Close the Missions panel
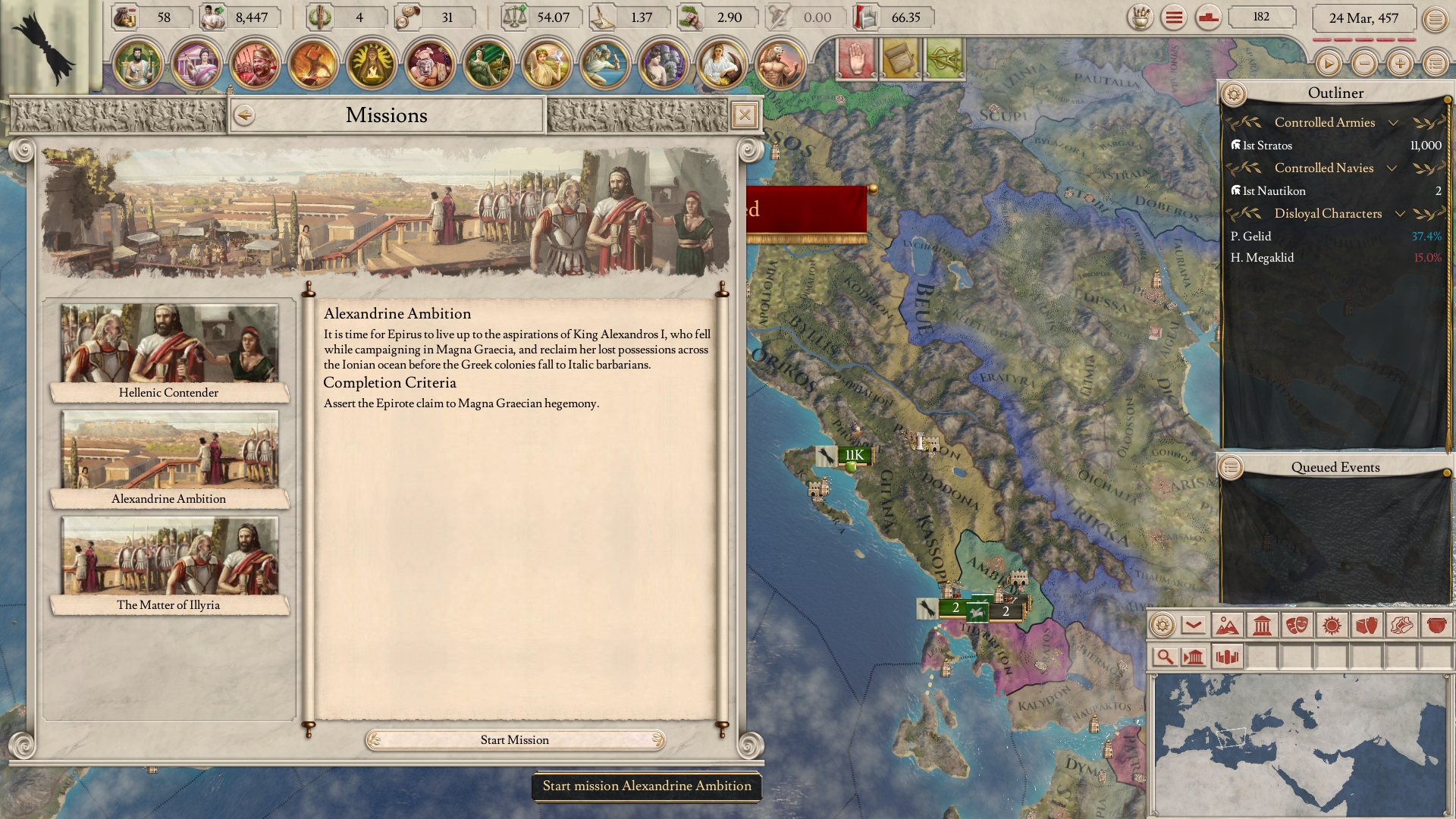The height and width of the screenshot is (819, 1456). point(745,115)
